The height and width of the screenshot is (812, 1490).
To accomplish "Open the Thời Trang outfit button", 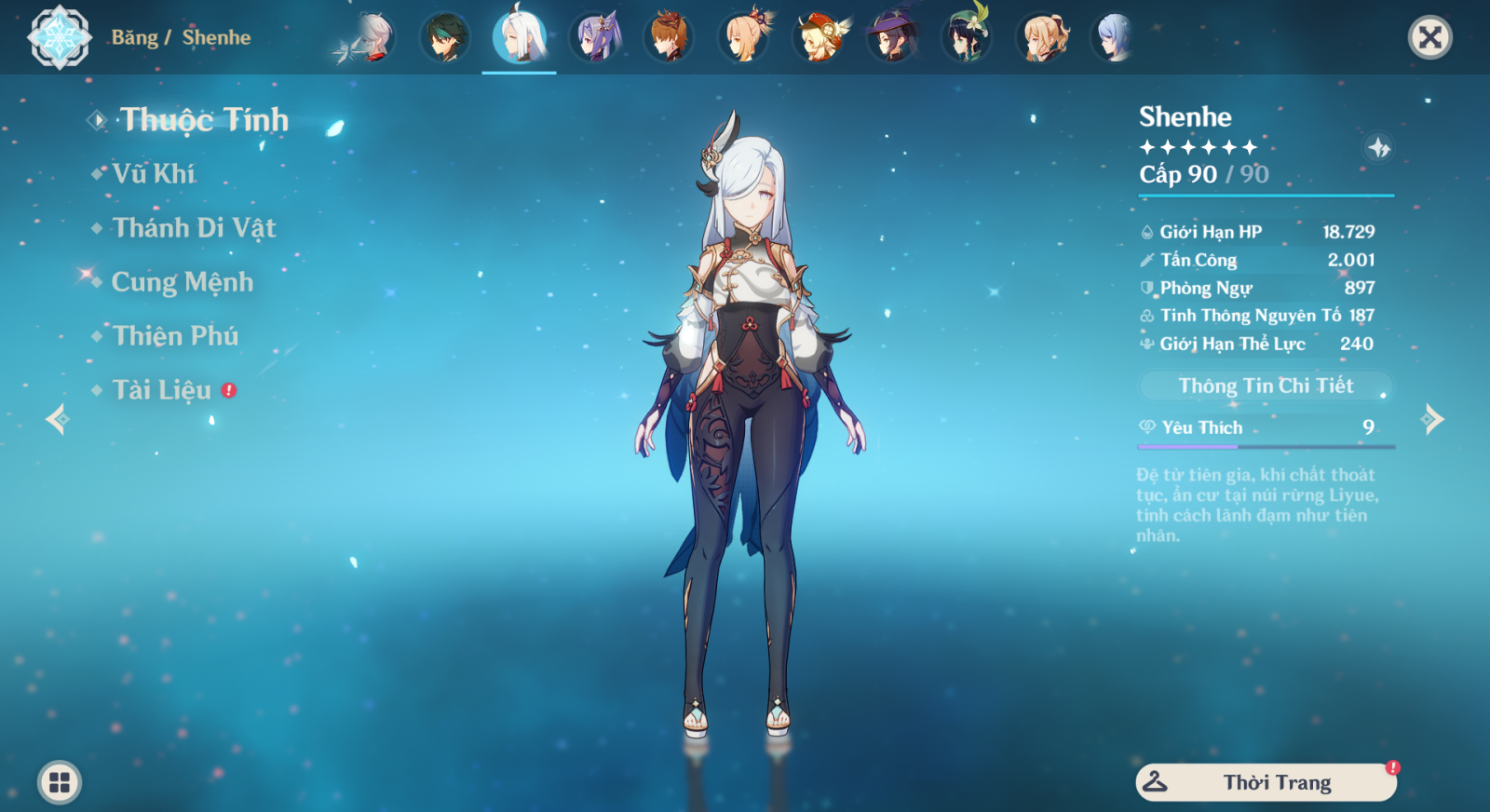I will pos(1266,782).
